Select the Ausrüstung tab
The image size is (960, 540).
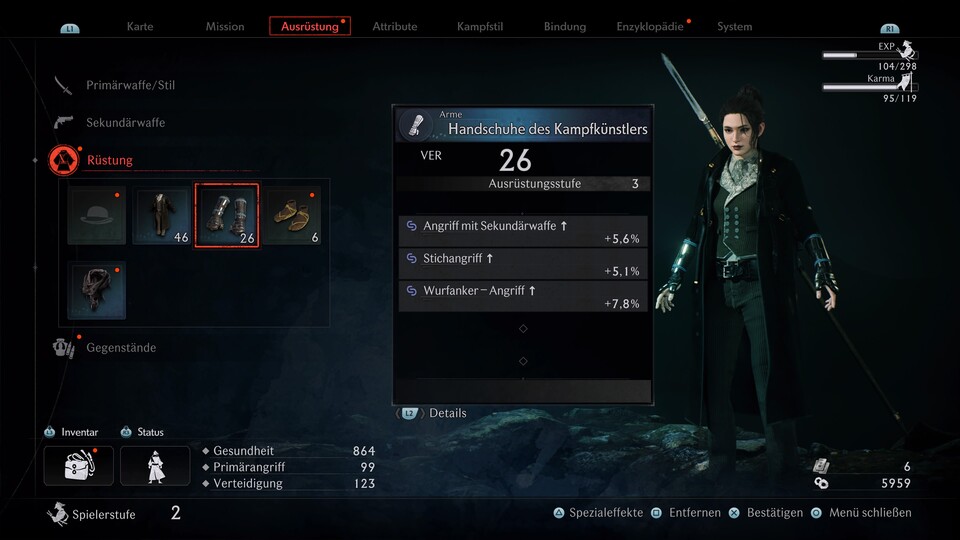tap(310, 26)
